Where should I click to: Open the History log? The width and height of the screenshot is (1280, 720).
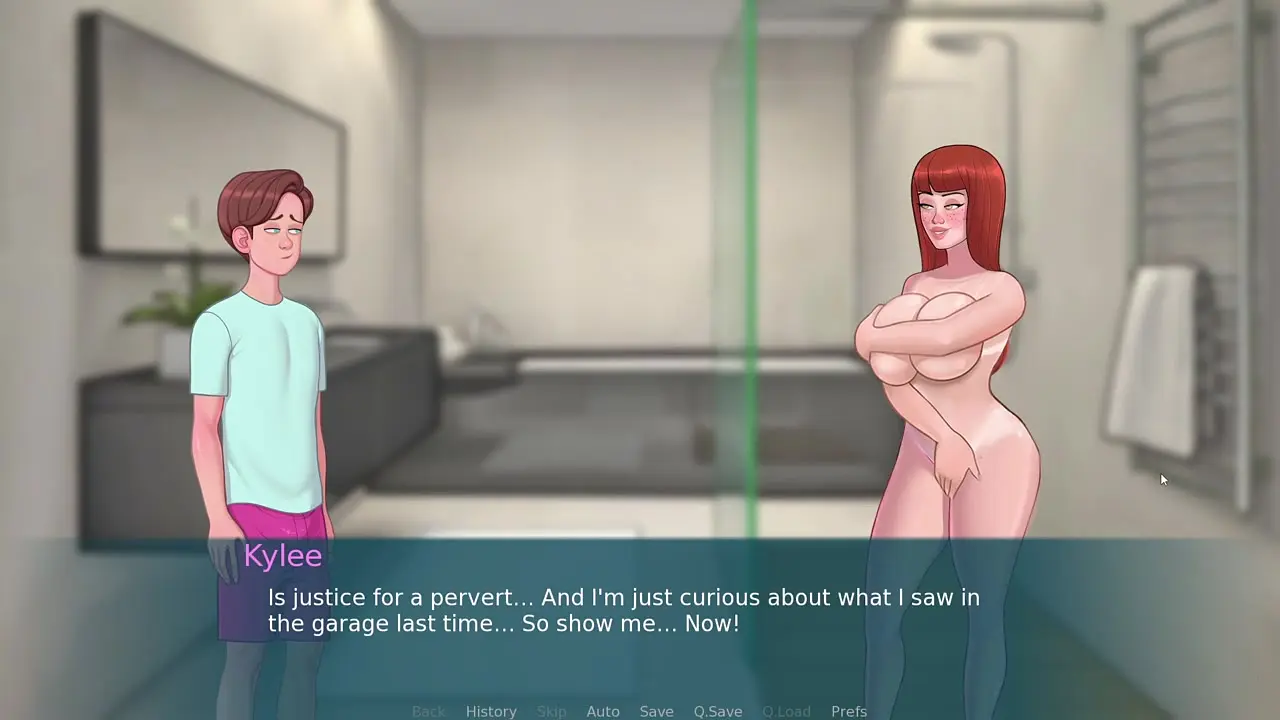(491, 711)
